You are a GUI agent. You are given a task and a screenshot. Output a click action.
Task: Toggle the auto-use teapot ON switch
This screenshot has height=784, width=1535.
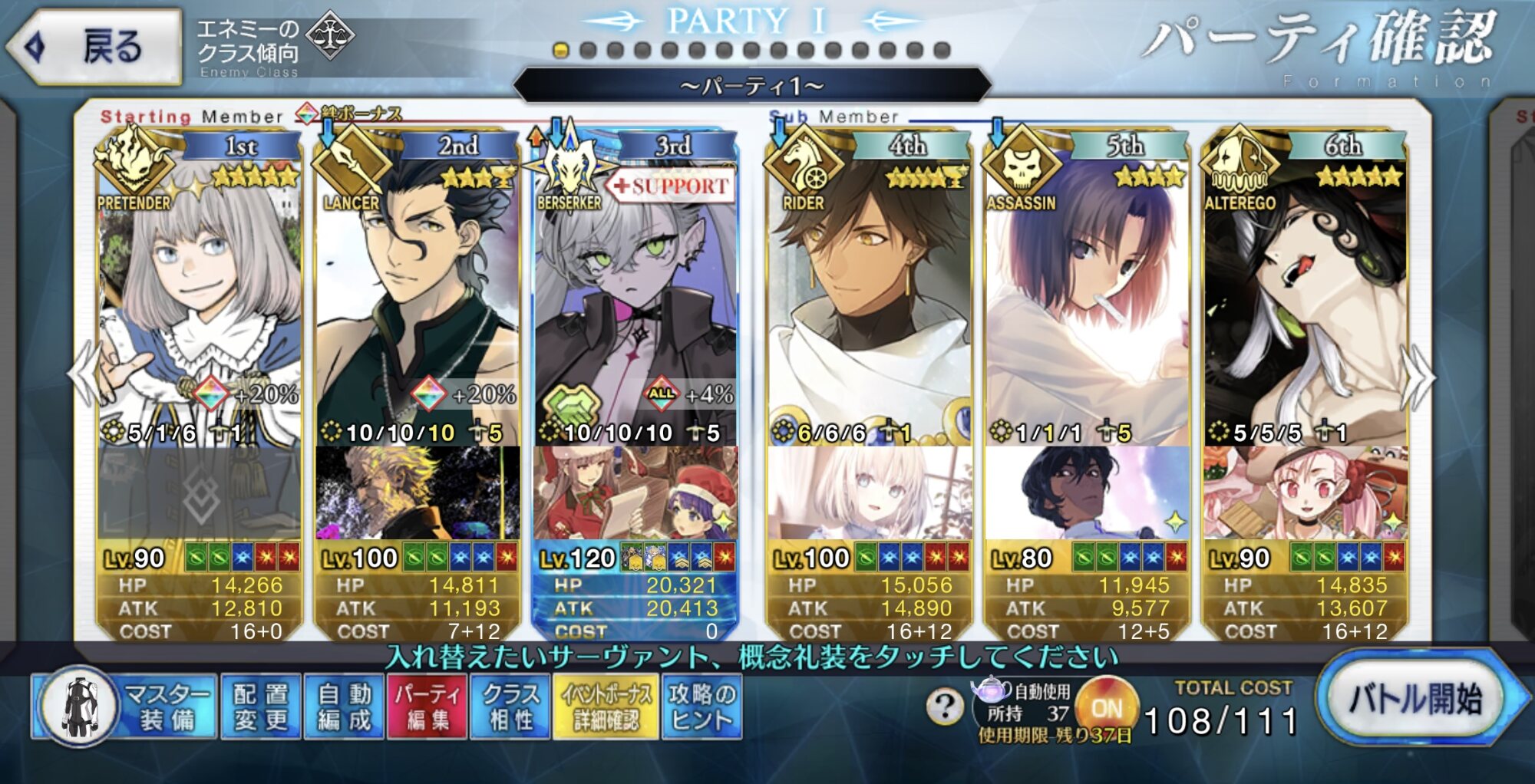coord(1106,707)
